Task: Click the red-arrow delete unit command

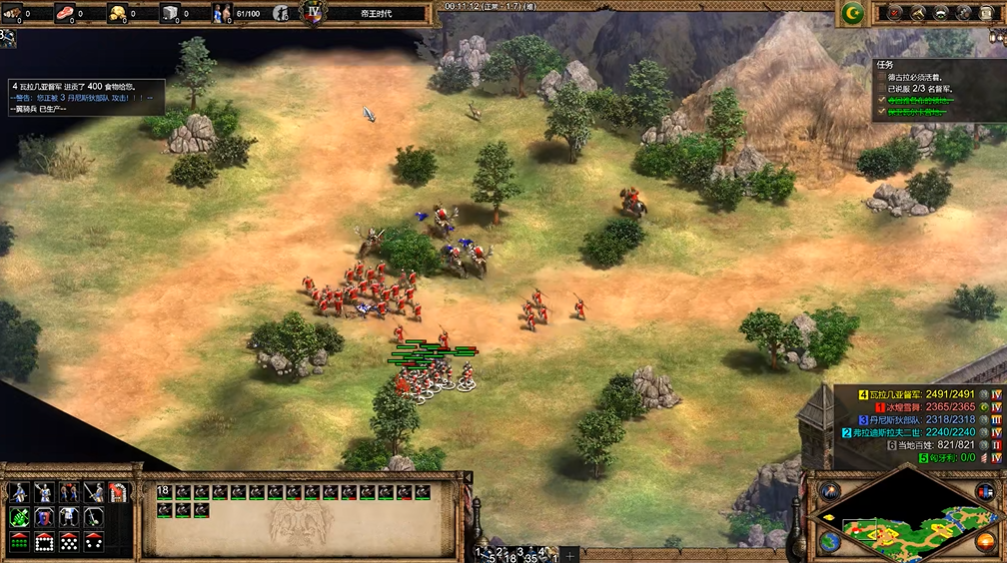Action: click(118, 492)
